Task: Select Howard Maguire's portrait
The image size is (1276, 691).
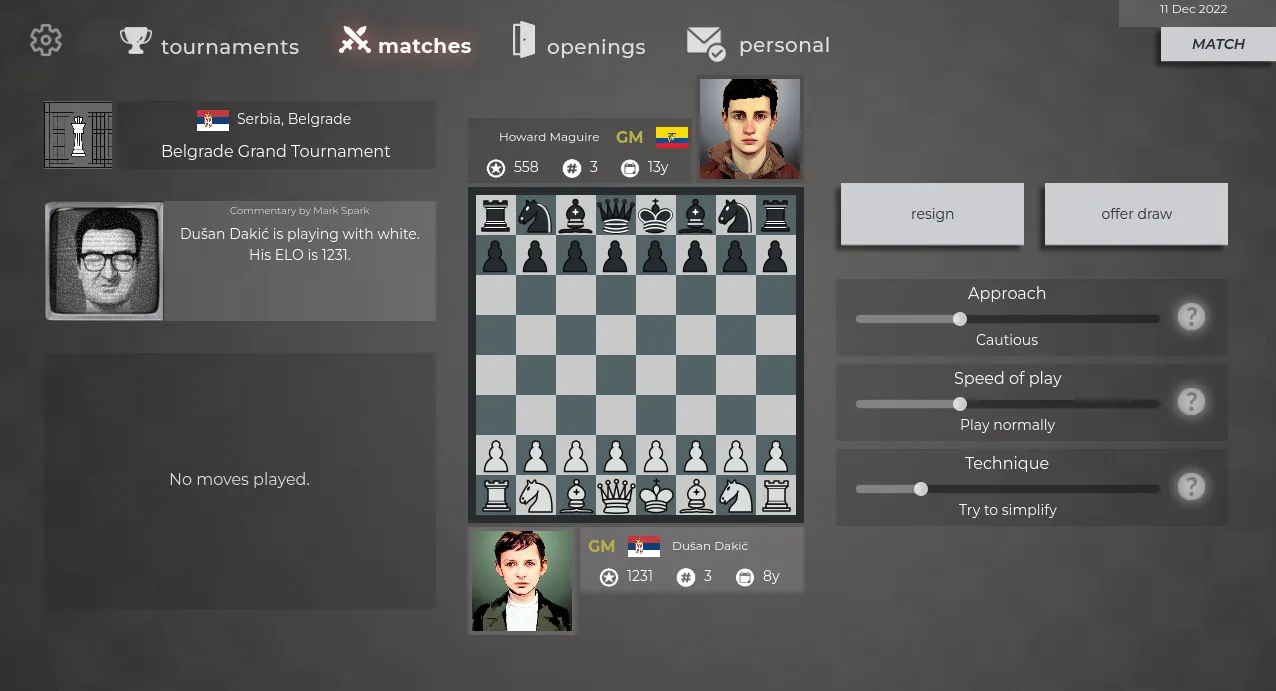Action: [x=749, y=129]
